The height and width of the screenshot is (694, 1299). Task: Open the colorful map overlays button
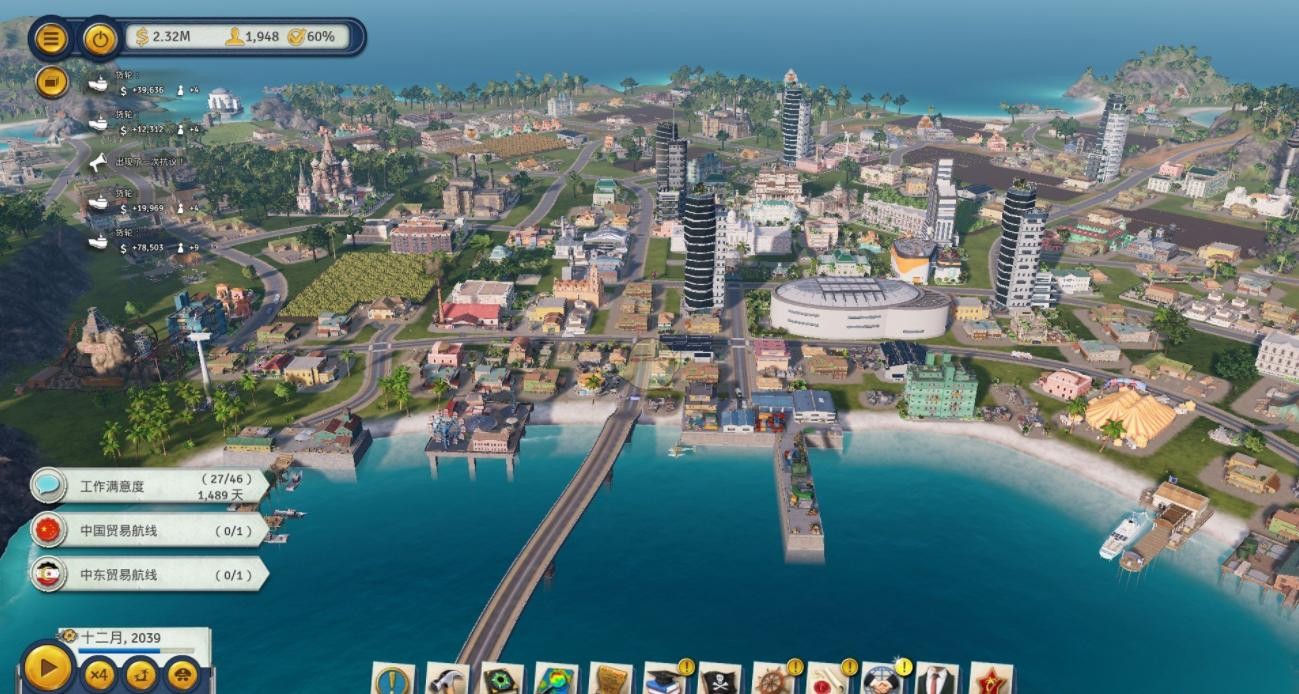[x=555, y=680]
